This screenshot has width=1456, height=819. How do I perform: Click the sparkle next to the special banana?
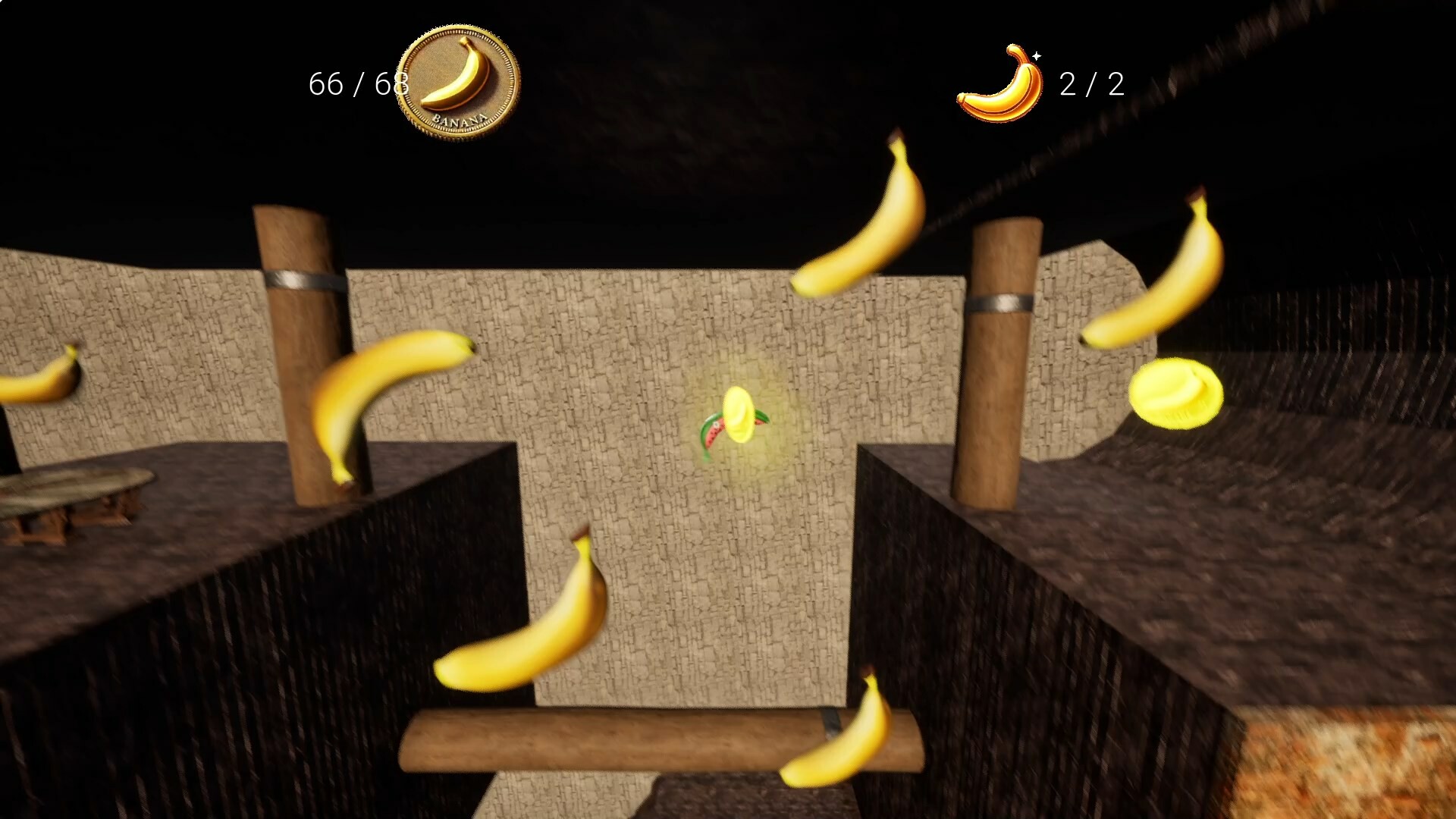[1037, 55]
